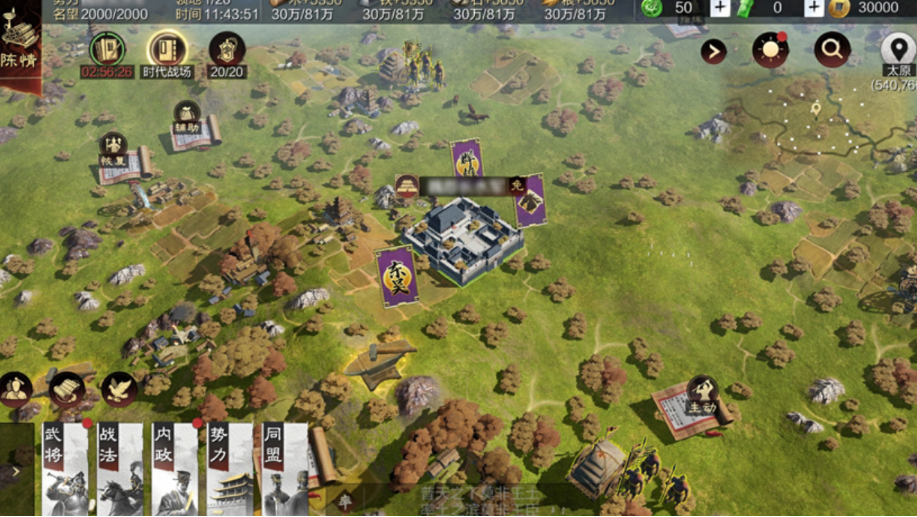This screenshot has height=517, width=917.
Task: Add more green jade currency
Action: click(x=720, y=8)
